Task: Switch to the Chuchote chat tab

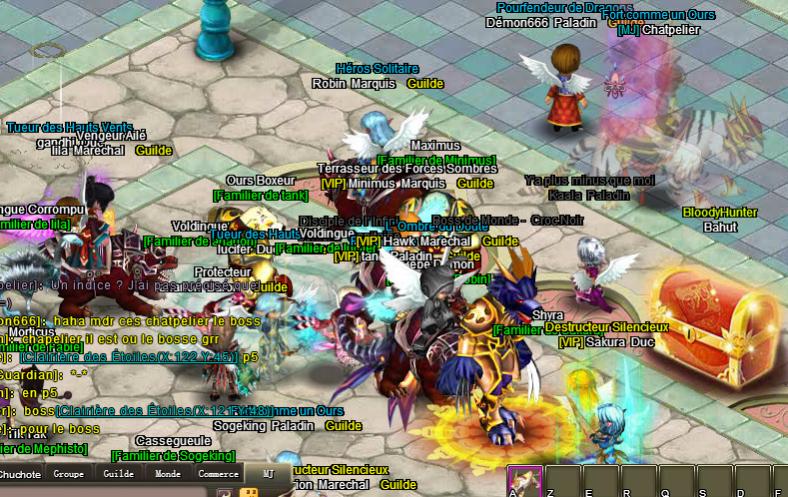Action: tap(20, 474)
